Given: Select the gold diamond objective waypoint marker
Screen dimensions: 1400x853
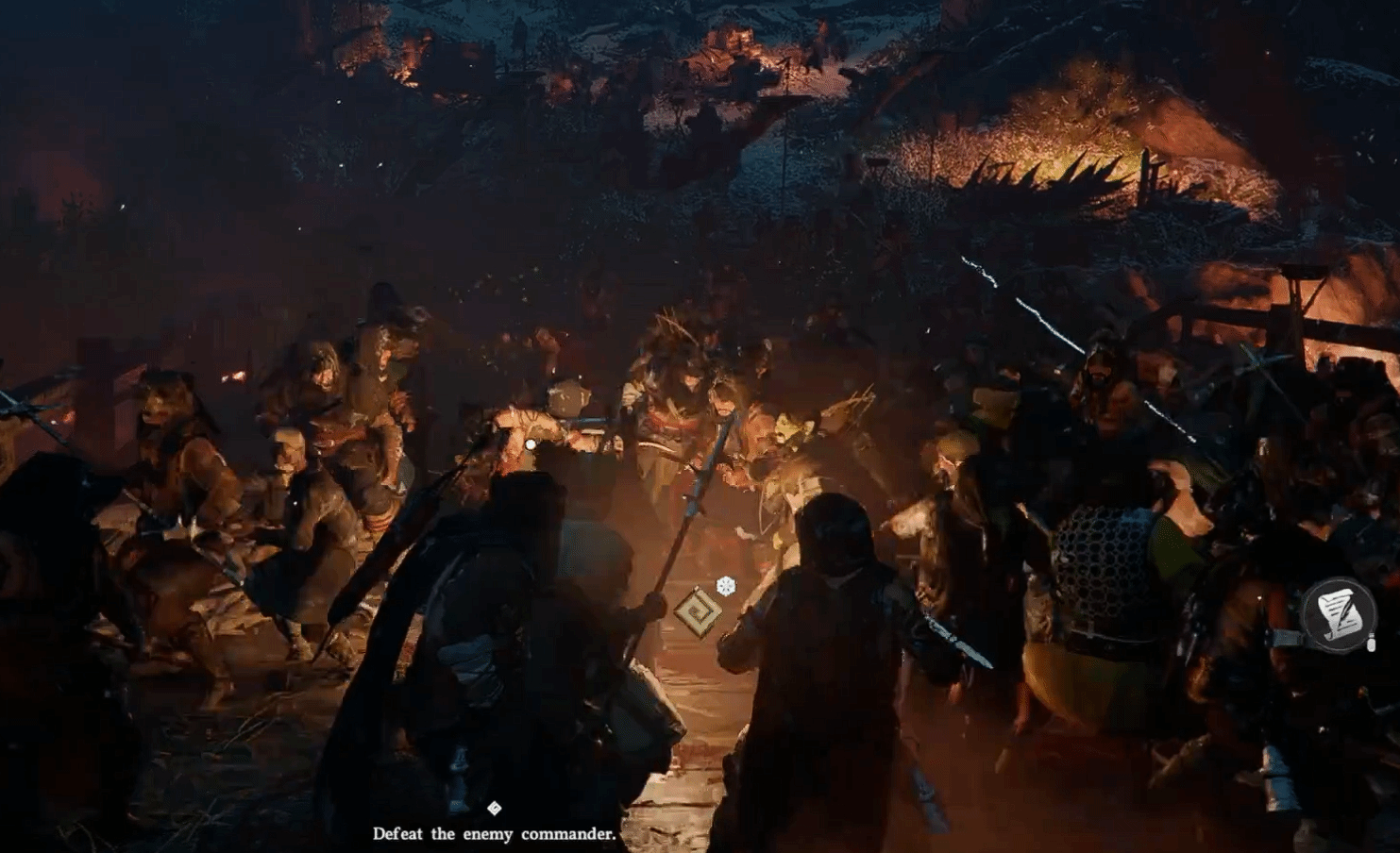Looking at the screenshot, I should point(698,611).
